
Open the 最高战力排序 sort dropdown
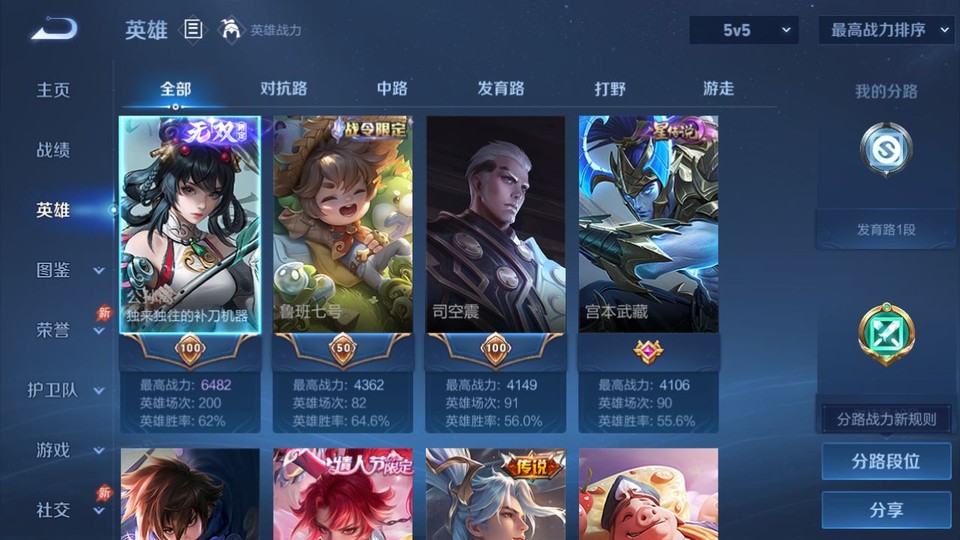(x=886, y=30)
